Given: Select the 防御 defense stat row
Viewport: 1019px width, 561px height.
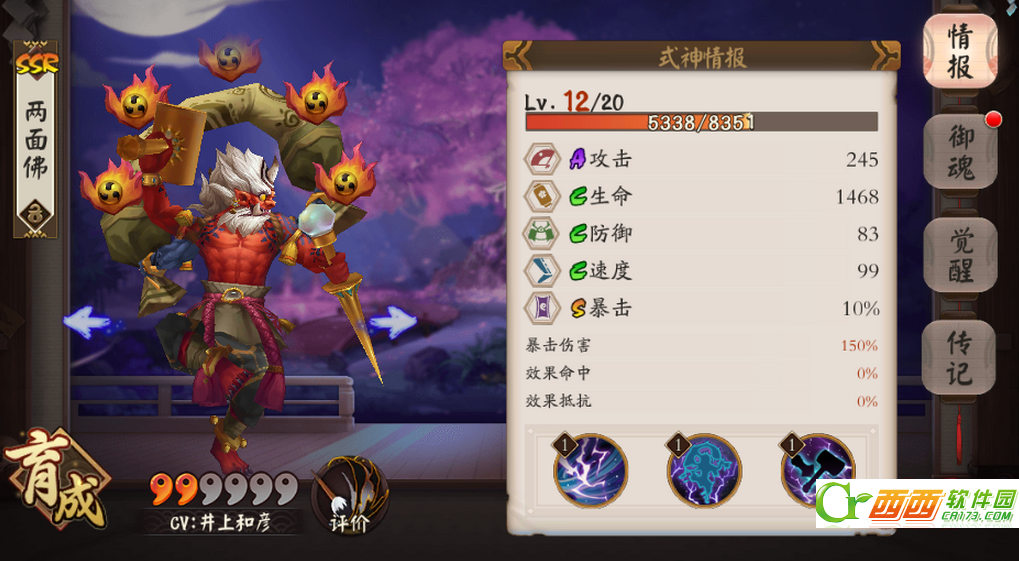Looking at the screenshot, I should pyautogui.click(x=702, y=234).
